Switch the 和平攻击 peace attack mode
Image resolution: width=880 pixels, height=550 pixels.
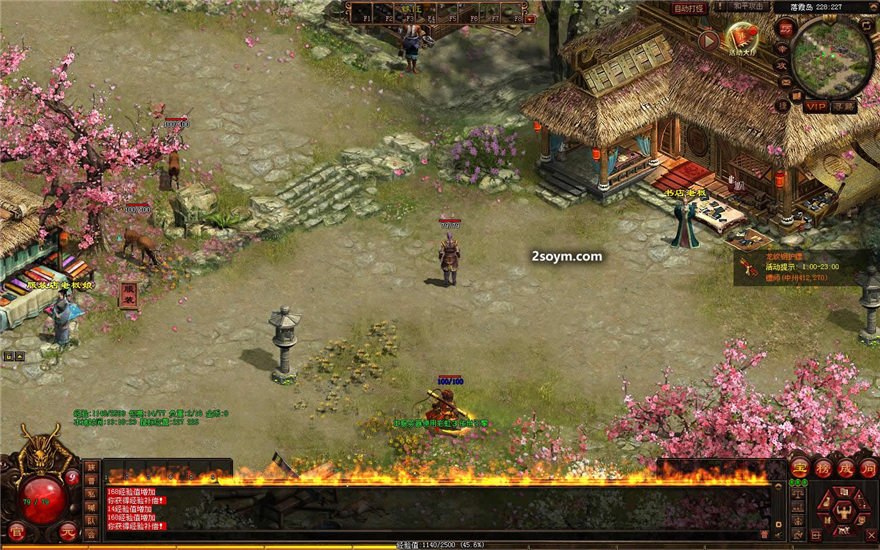[748, 8]
